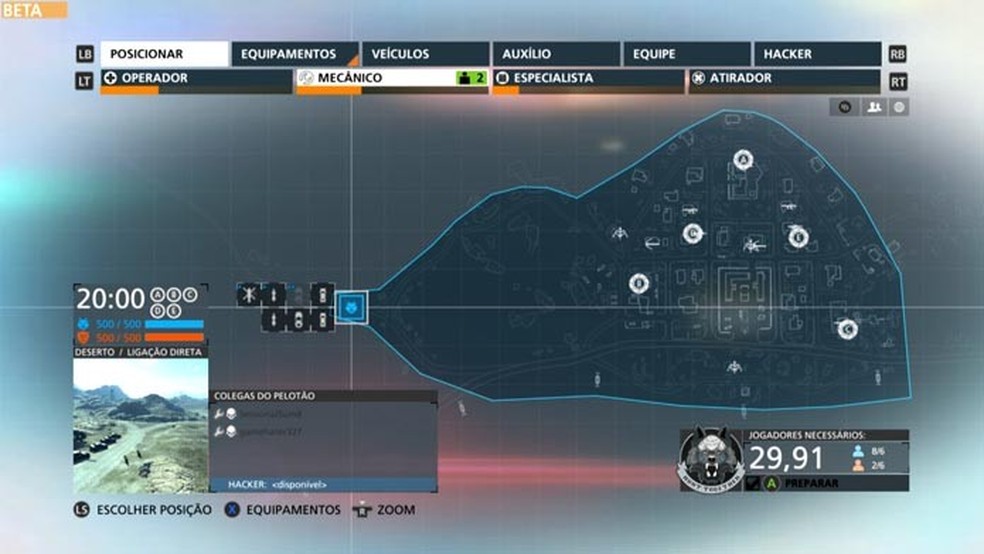Choose the Especialista class

588,78
